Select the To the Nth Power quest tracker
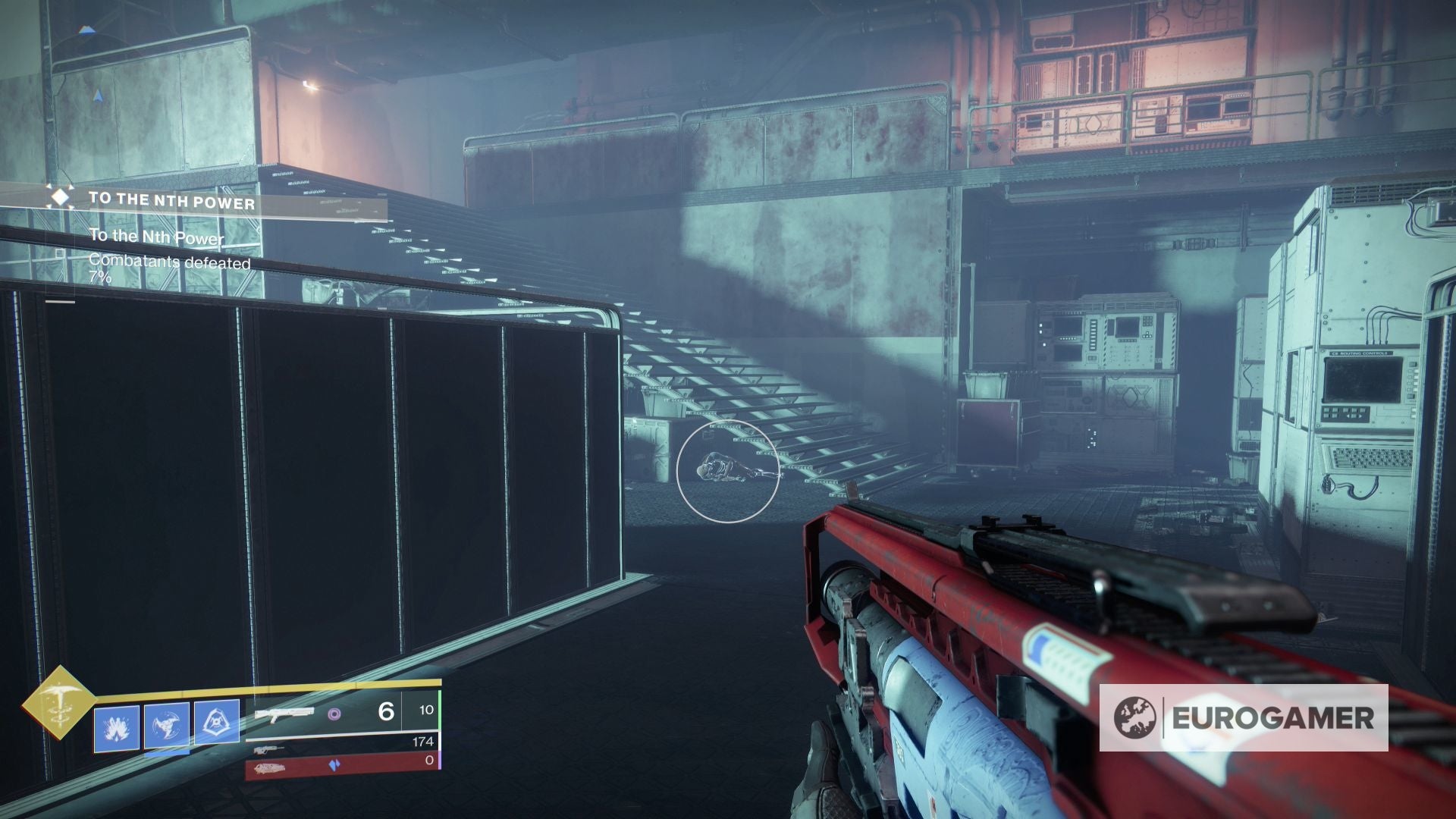 coord(171,201)
